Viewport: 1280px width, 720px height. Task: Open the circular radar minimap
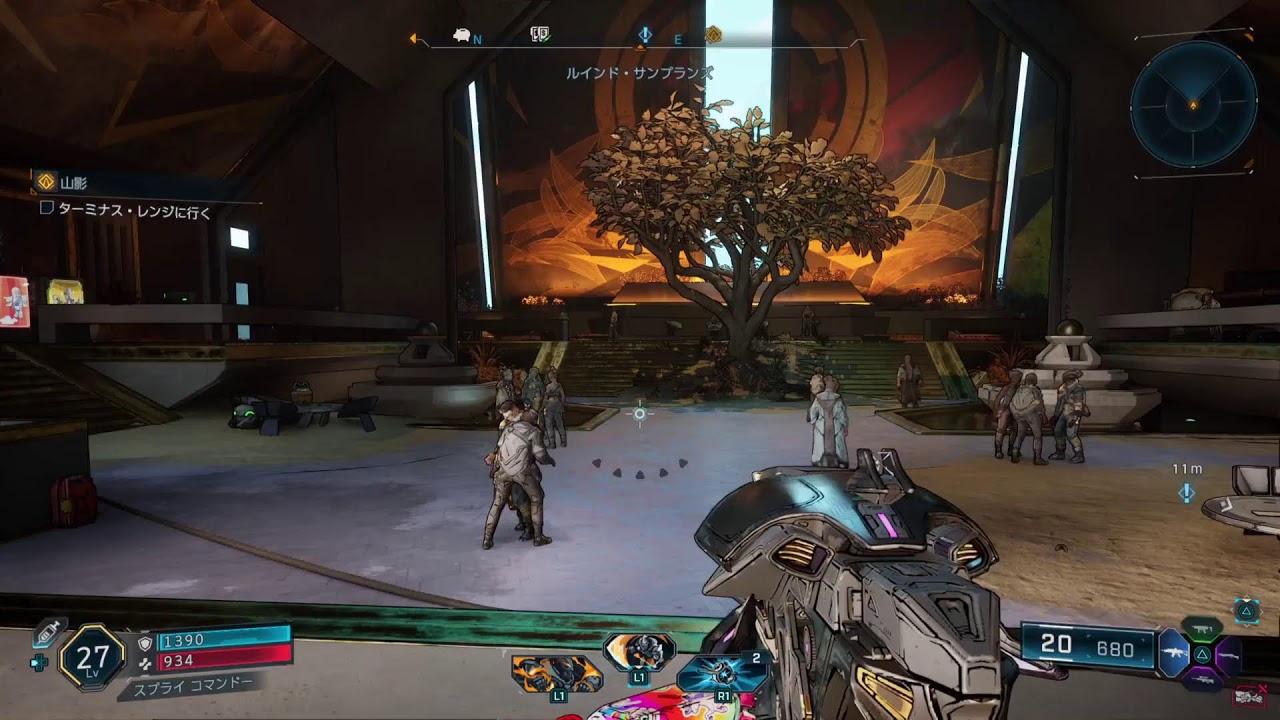pyautogui.click(x=1193, y=104)
